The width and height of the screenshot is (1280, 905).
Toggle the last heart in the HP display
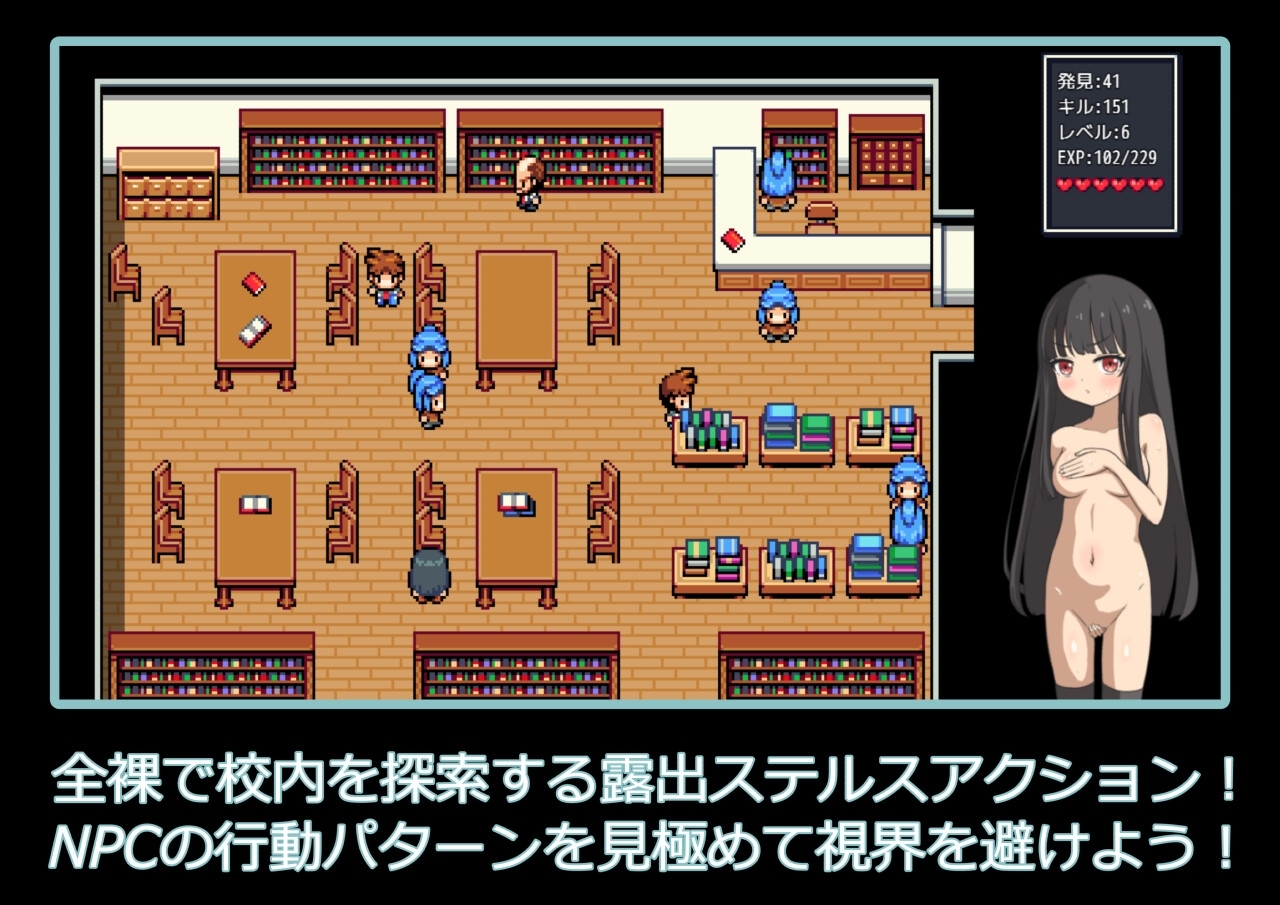[x=1157, y=185]
